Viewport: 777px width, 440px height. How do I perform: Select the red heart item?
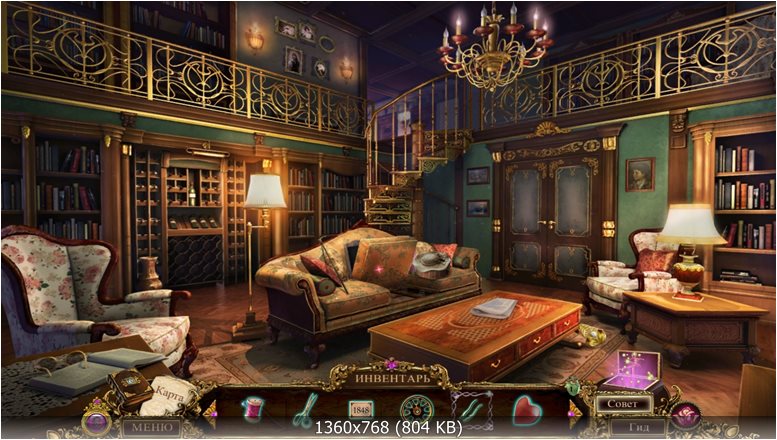[526, 408]
